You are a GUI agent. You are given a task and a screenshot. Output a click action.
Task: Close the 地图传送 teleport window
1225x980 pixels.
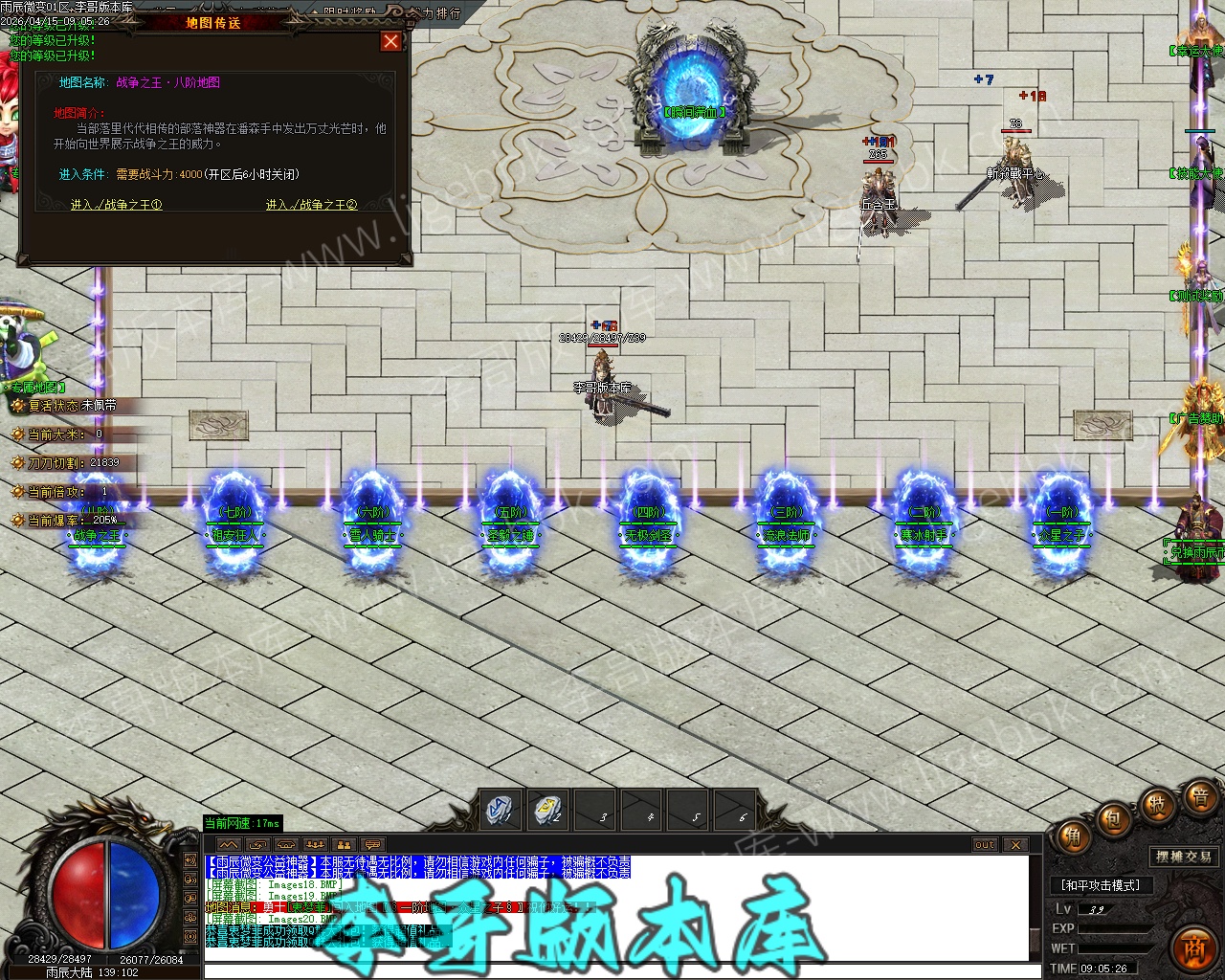pyautogui.click(x=390, y=41)
